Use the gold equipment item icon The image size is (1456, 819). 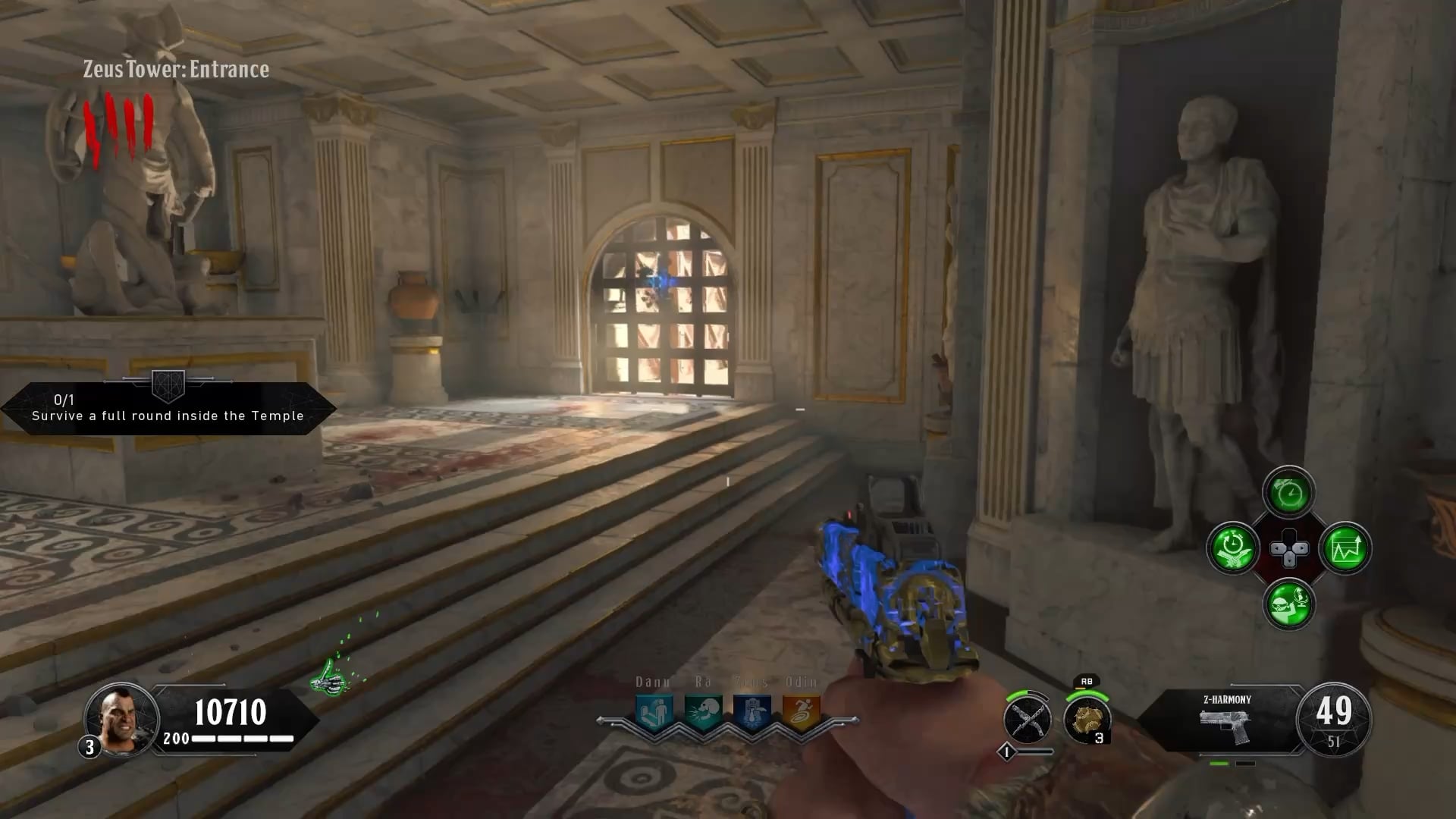pos(1087,719)
